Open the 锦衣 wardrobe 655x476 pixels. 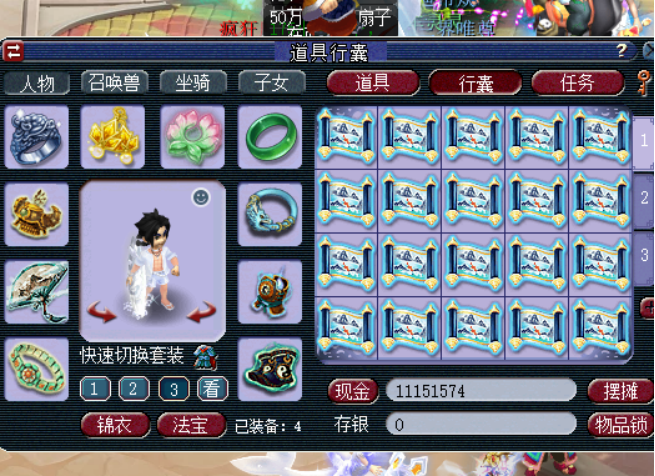[115, 425]
